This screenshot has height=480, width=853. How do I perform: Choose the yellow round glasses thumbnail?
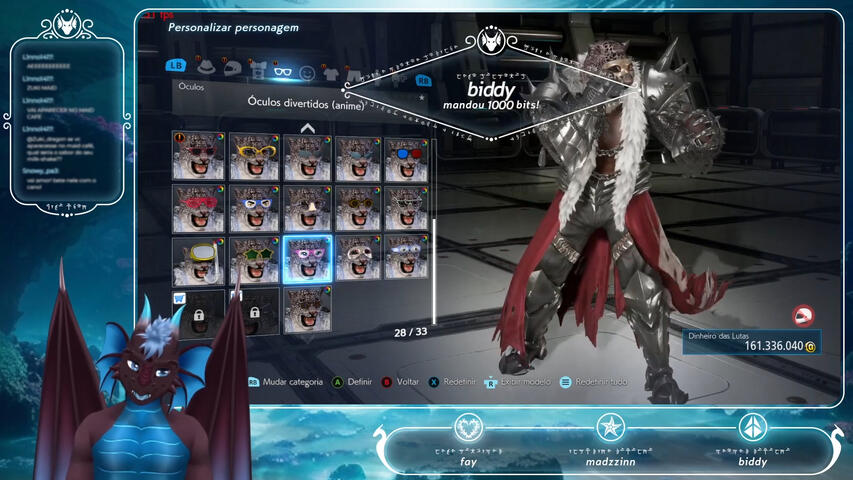tap(254, 157)
